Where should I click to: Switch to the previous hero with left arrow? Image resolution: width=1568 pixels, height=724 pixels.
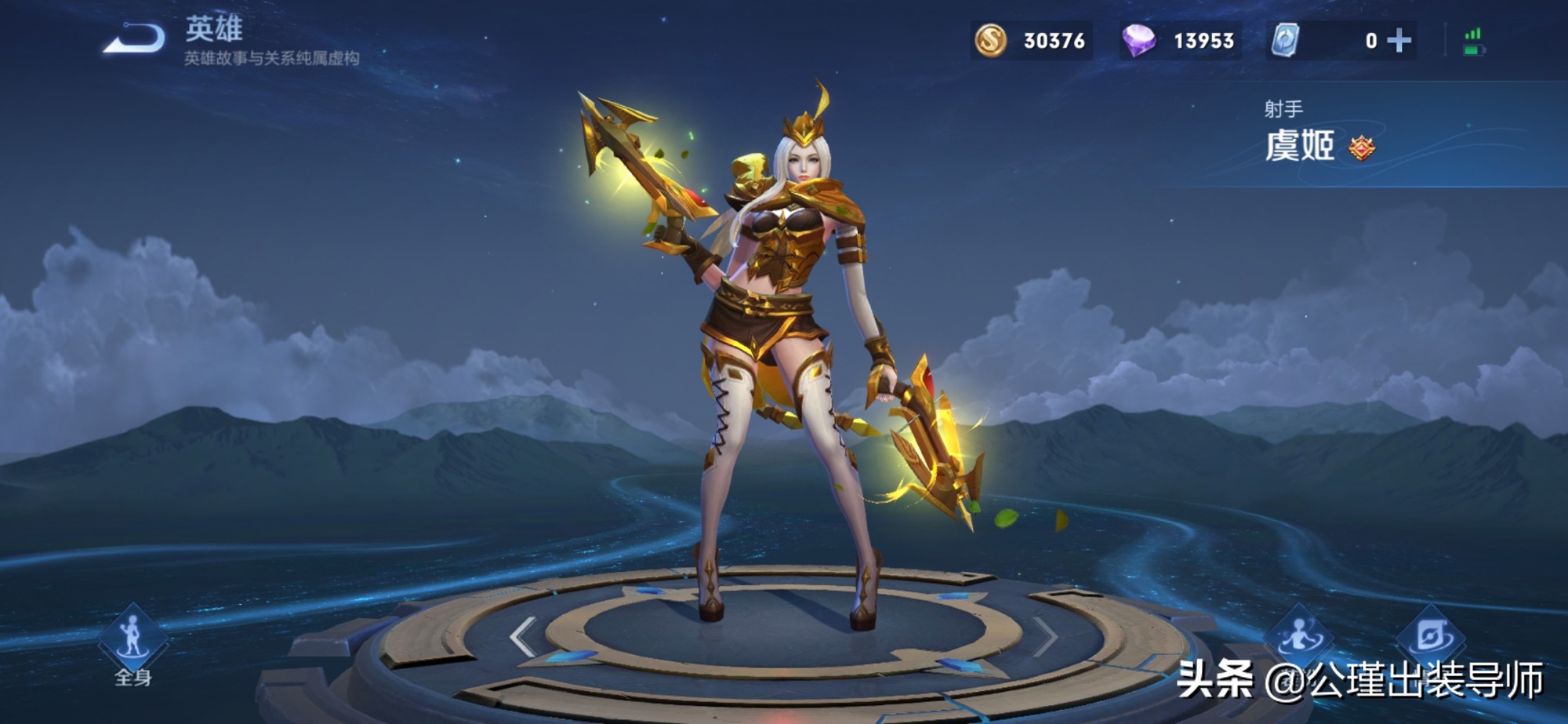pos(523,635)
